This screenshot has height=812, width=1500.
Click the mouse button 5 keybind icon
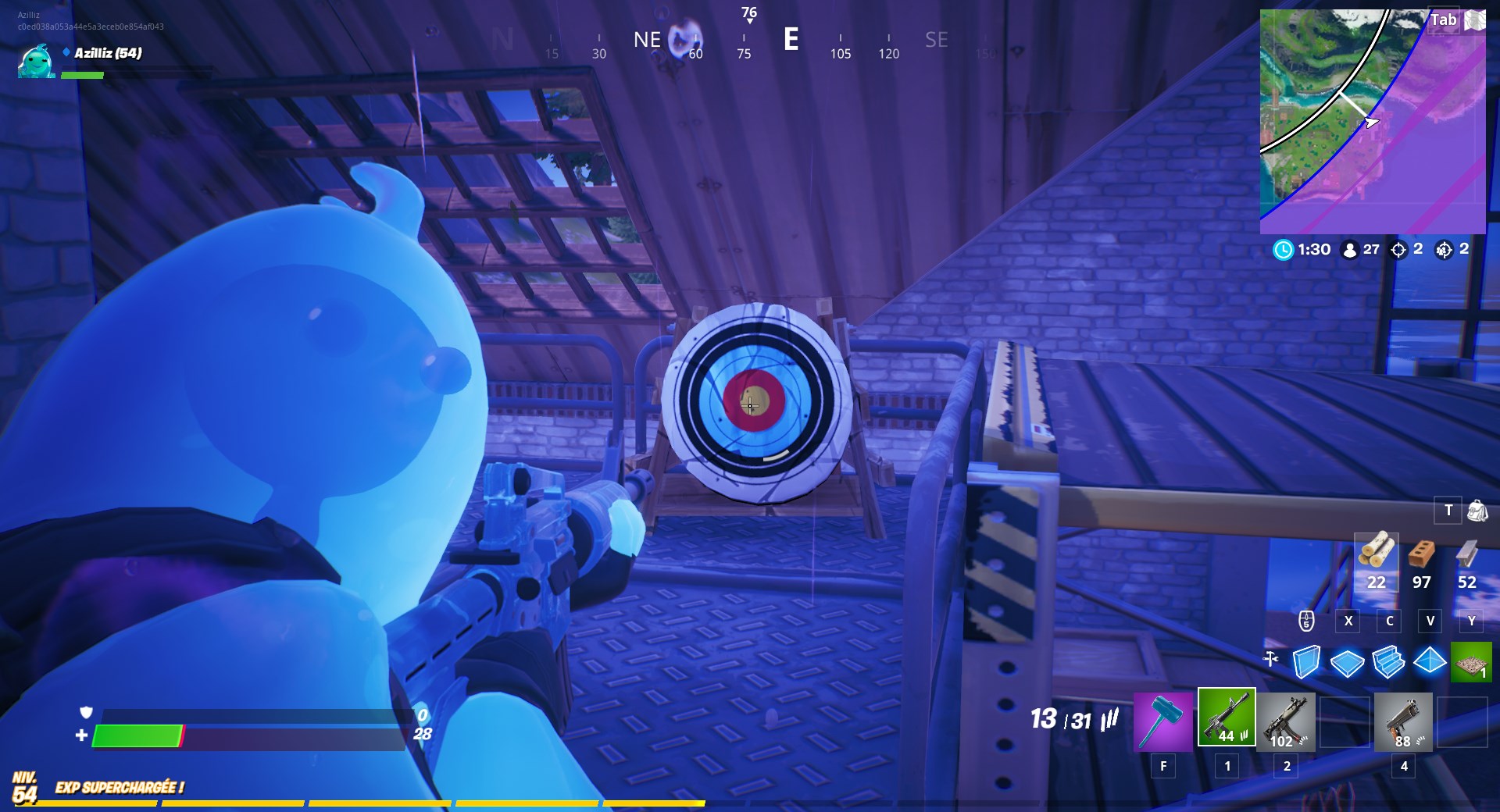tap(1305, 621)
